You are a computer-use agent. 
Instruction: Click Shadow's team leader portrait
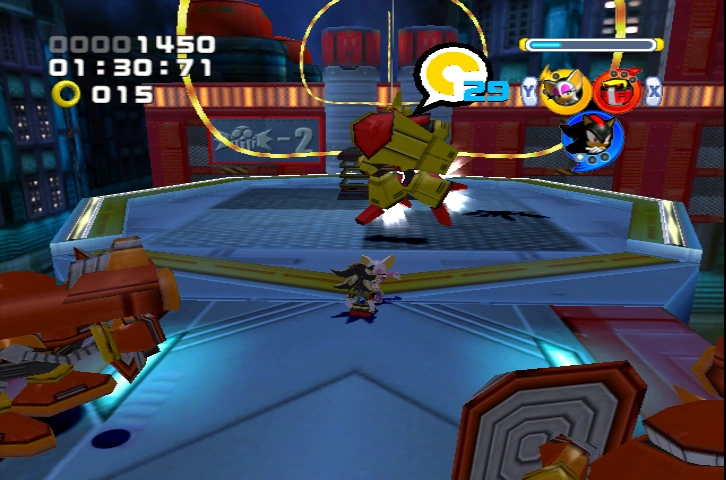[590, 140]
